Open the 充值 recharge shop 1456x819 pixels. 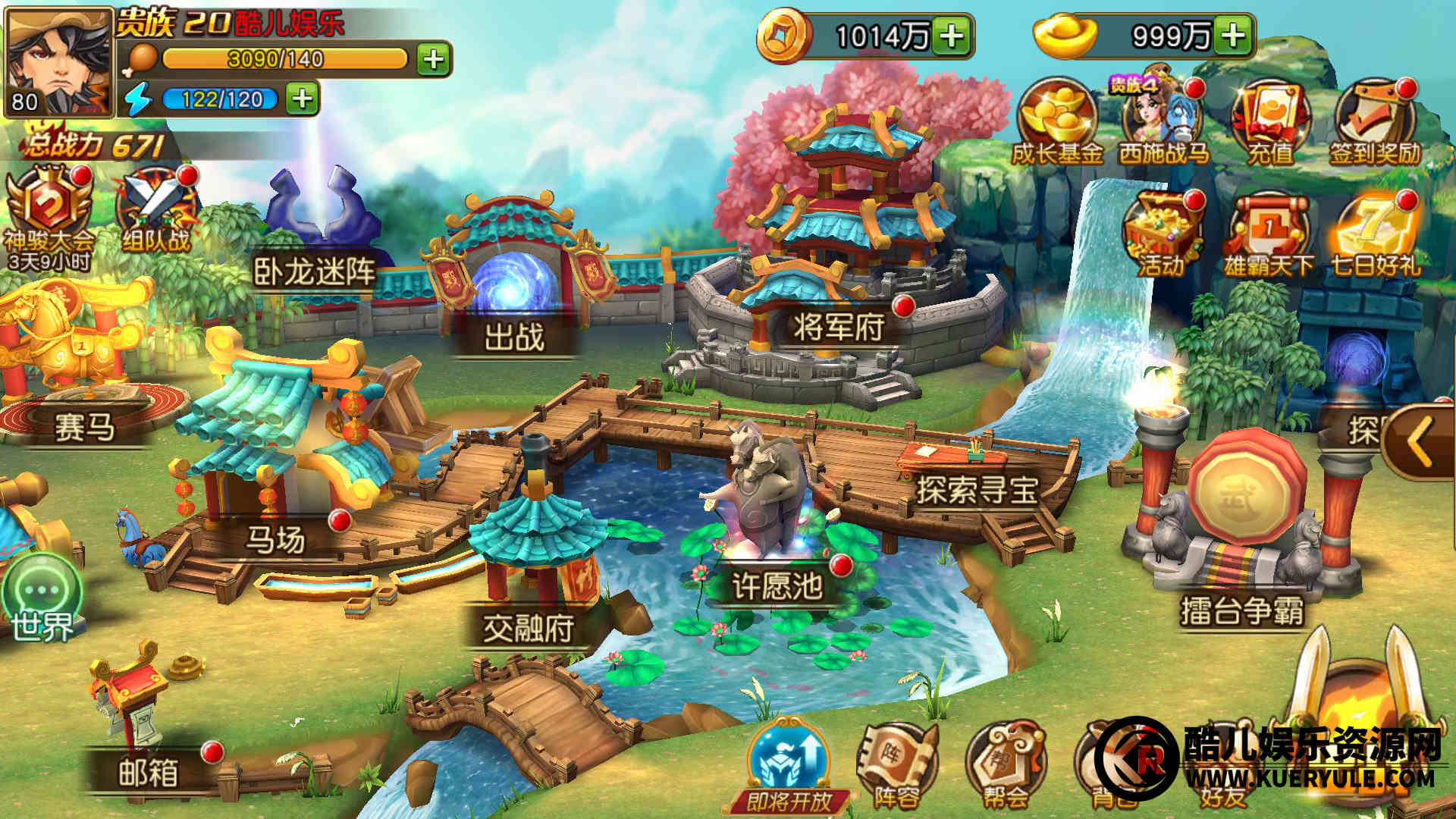1271,123
